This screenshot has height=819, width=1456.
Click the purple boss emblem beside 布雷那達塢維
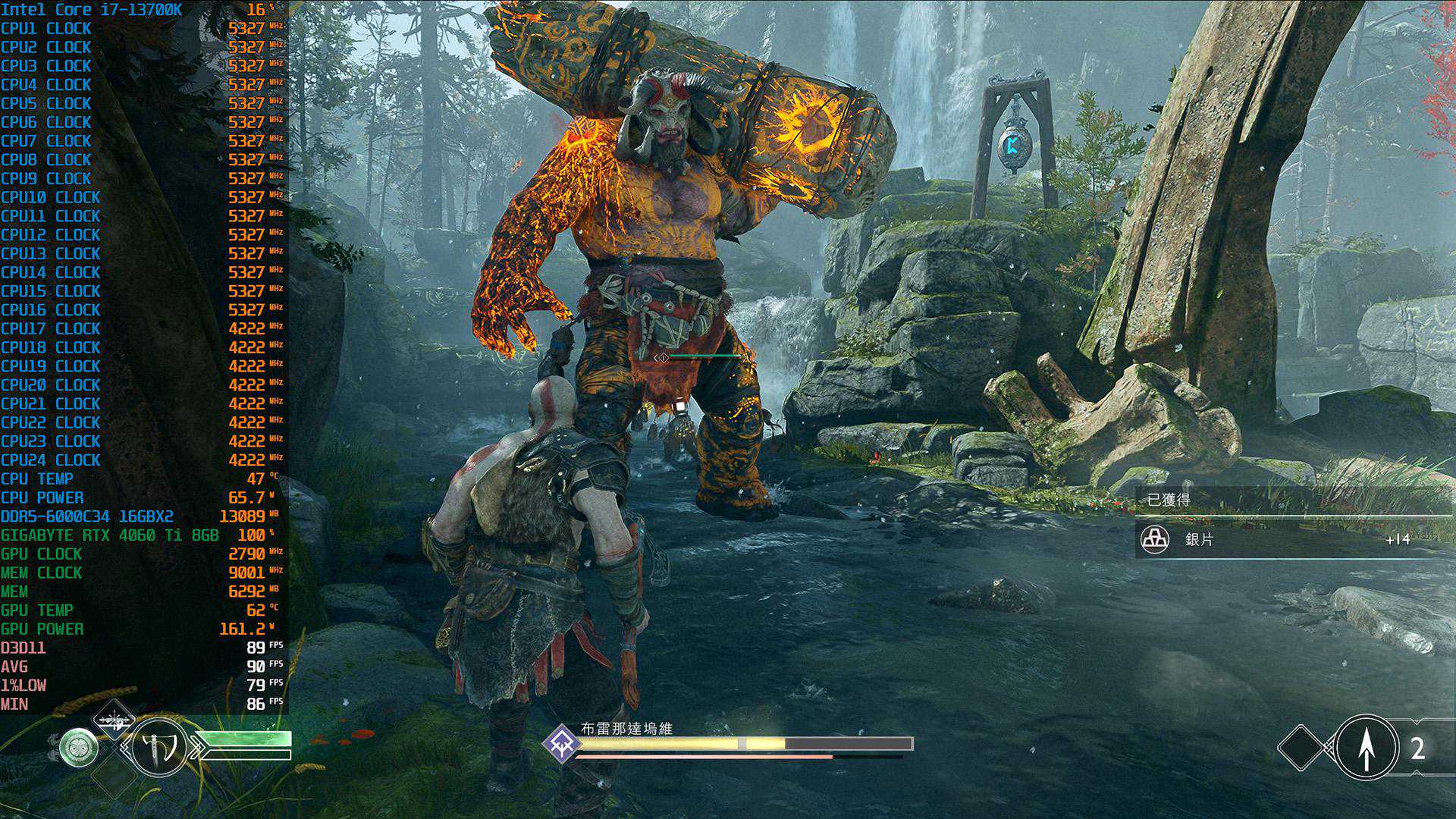point(562,740)
